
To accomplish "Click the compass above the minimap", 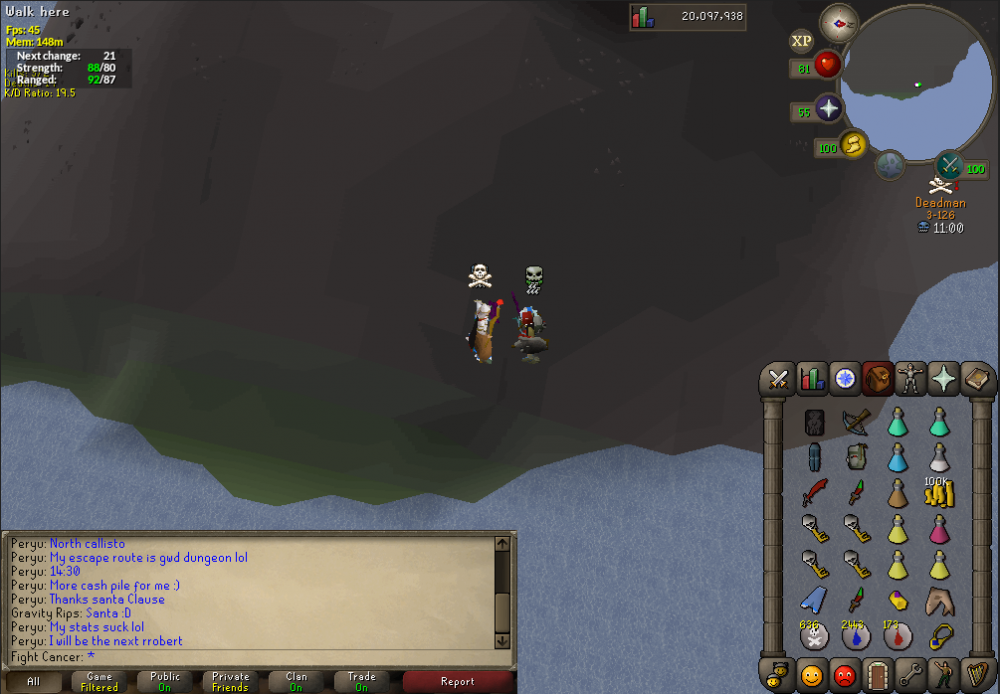I will click(838, 23).
